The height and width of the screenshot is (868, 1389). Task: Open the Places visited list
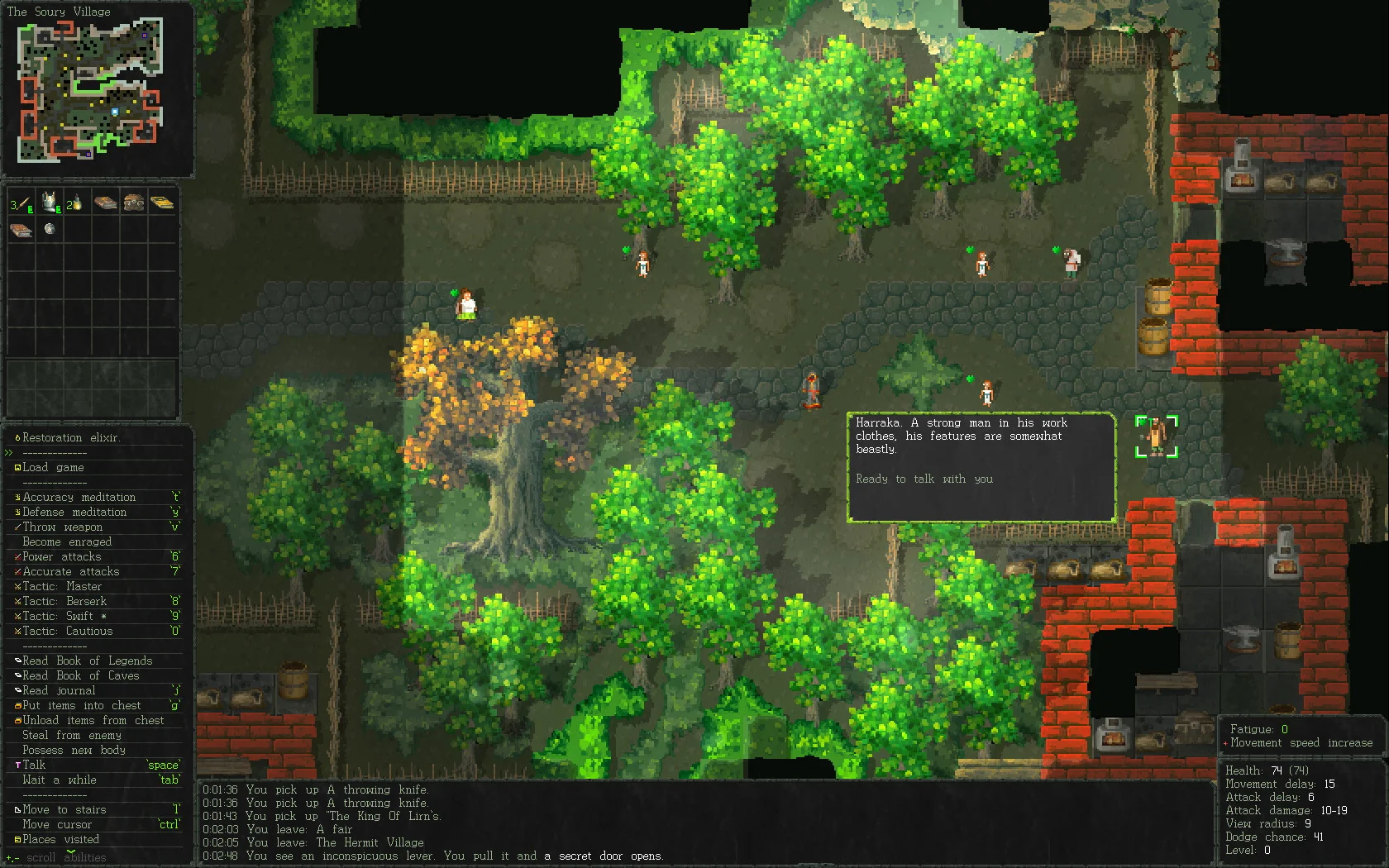[x=60, y=840]
